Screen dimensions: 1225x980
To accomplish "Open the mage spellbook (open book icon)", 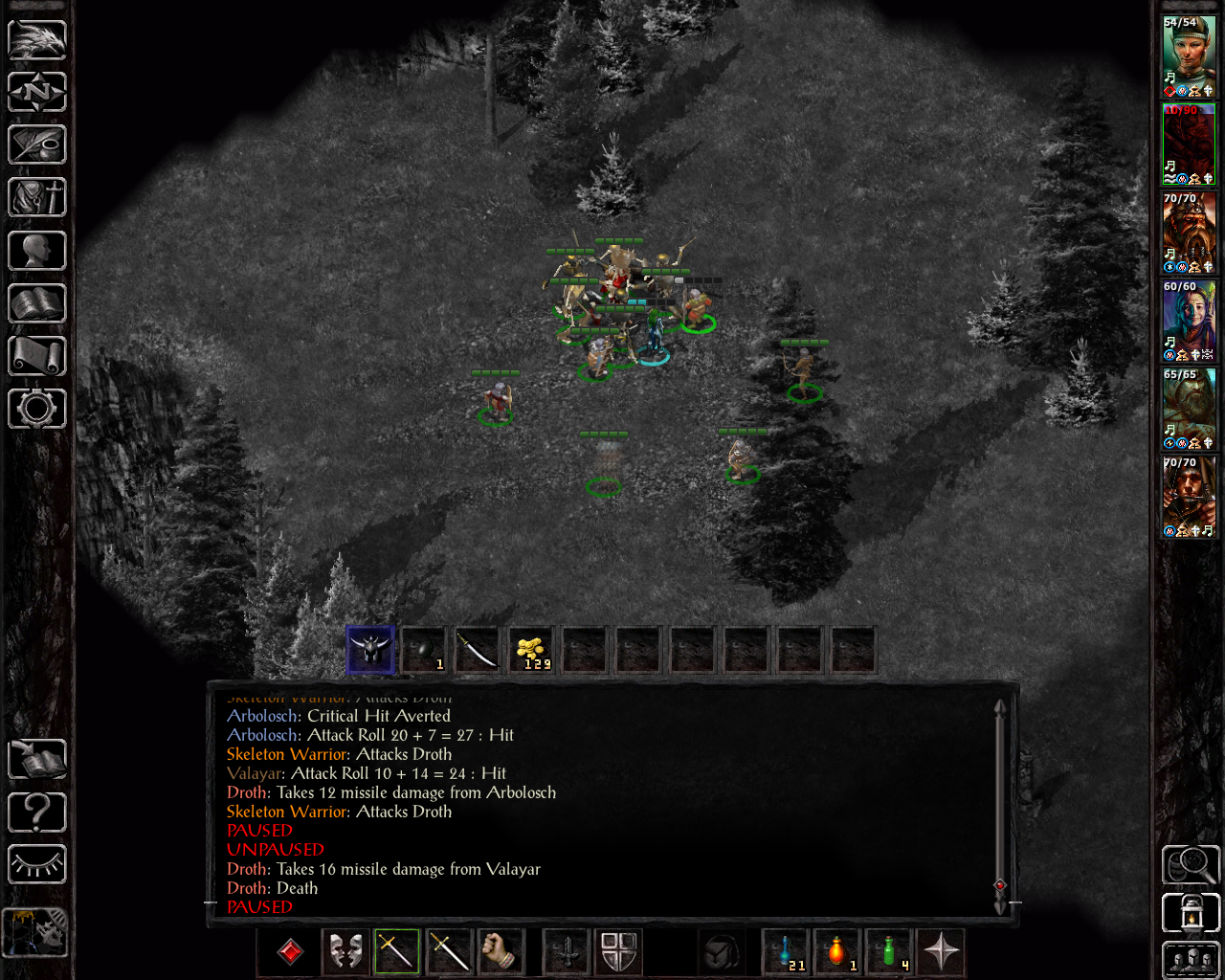I will point(37,303).
